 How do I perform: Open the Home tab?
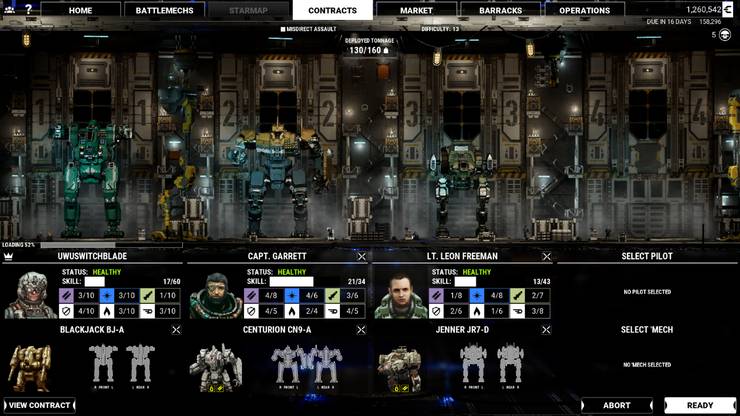point(80,10)
